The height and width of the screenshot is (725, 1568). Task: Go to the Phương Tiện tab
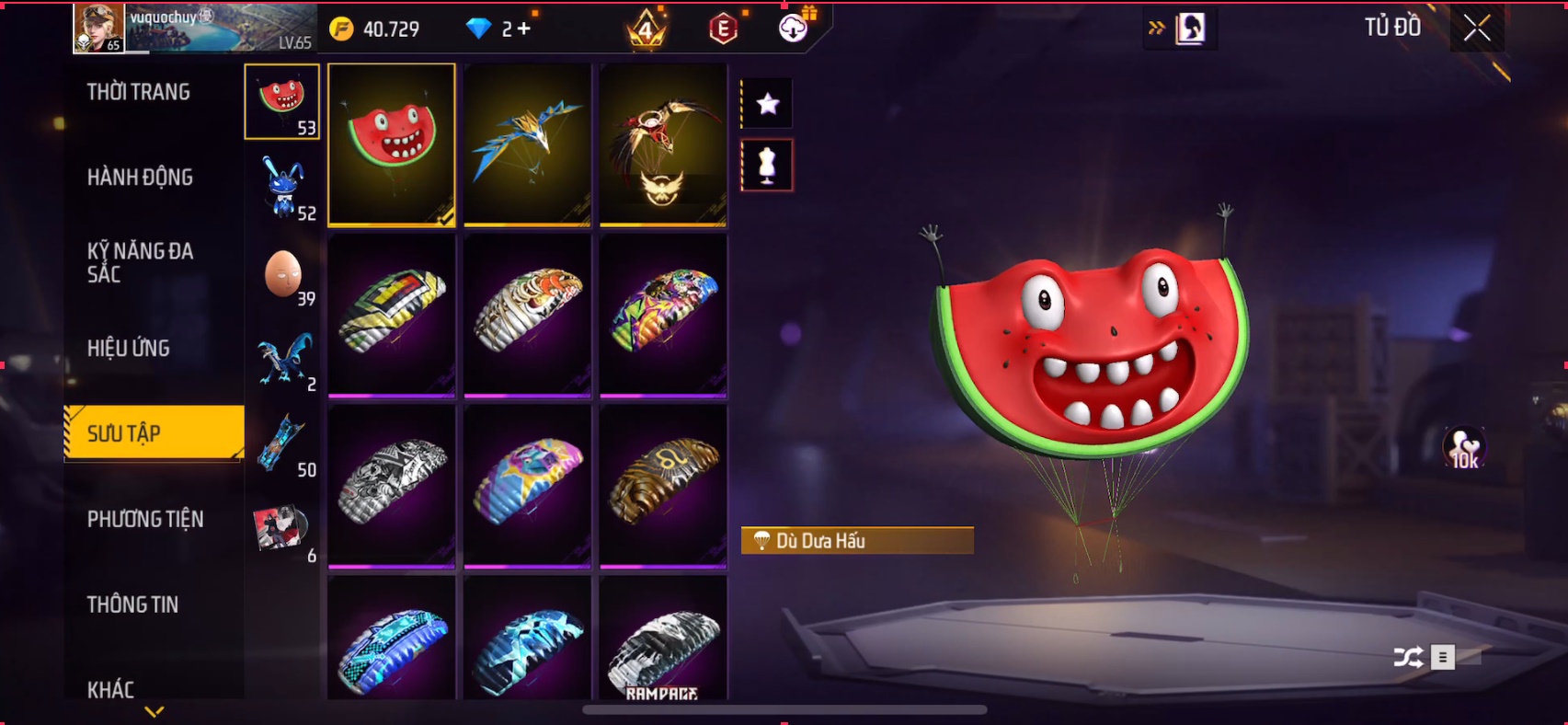145,519
